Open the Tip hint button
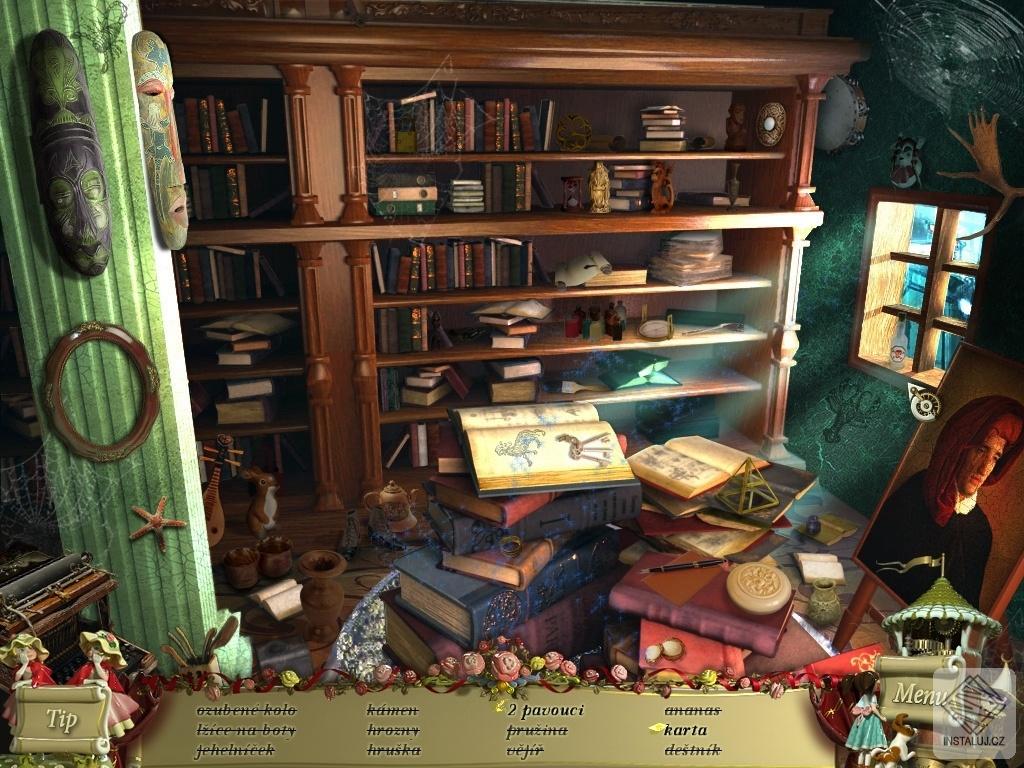The width and height of the screenshot is (1024, 768). click(x=60, y=719)
